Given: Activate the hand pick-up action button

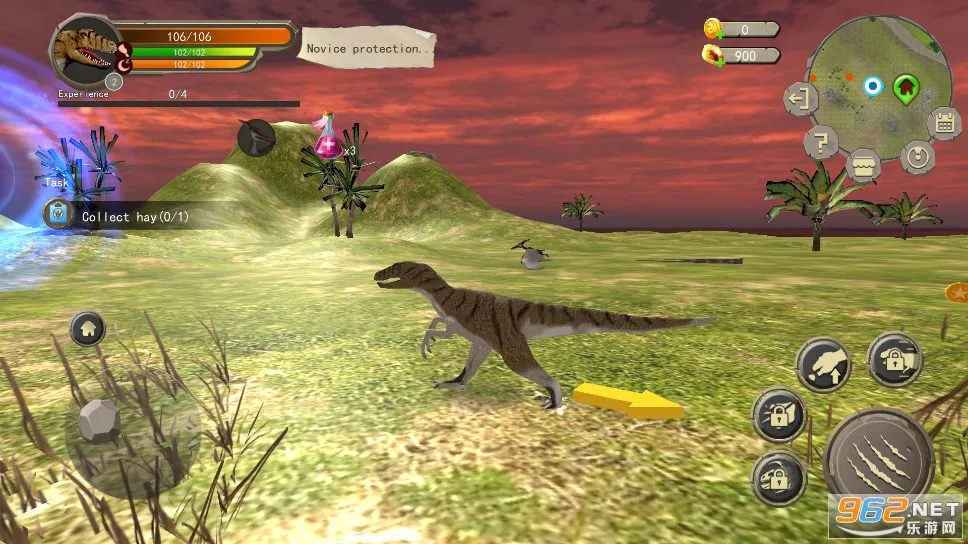Looking at the screenshot, I should (x=823, y=365).
